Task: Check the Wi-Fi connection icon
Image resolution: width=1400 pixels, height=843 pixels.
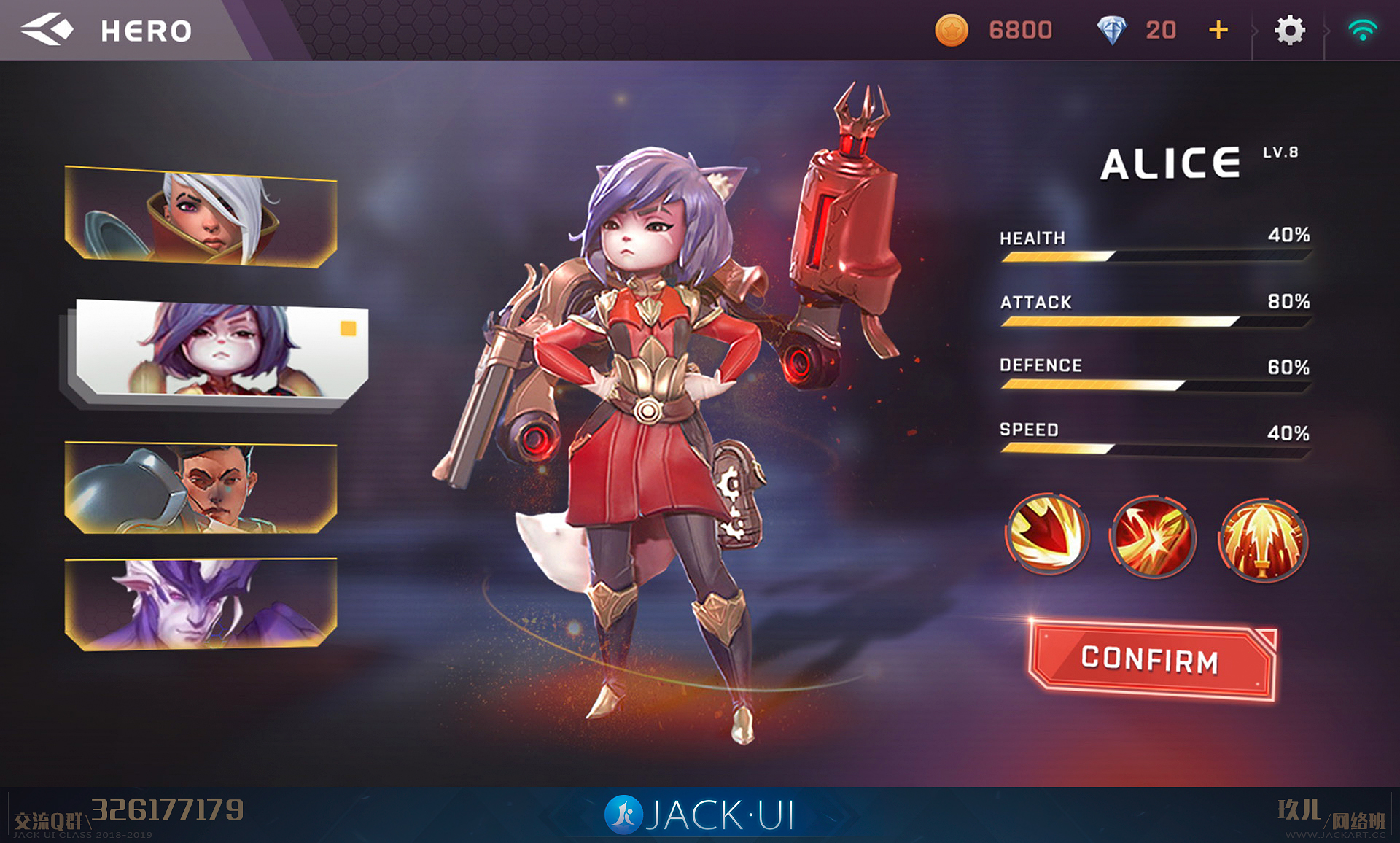Action: 1362,31
